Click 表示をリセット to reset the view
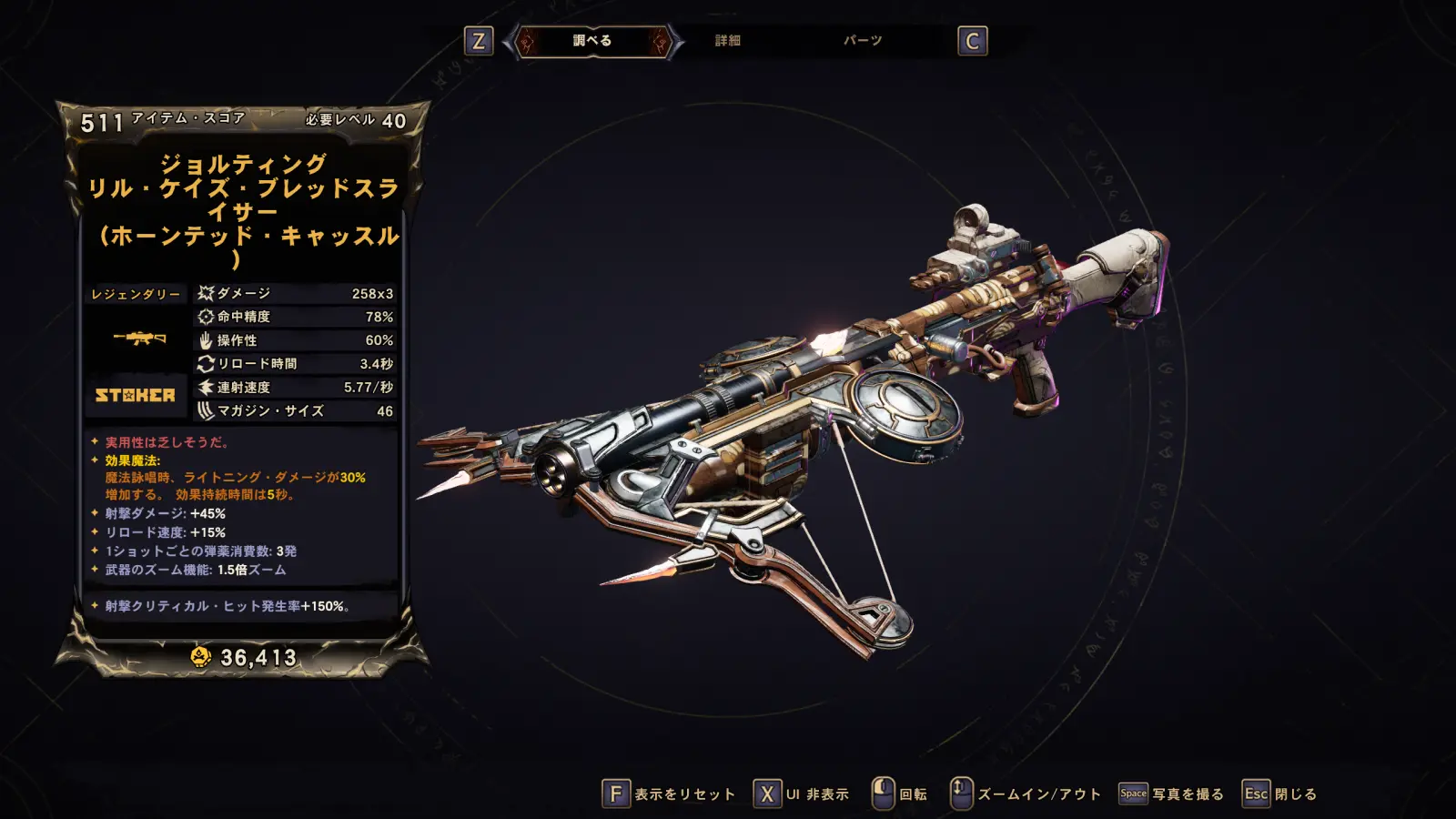The height and width of the screenshot is (819, 1456). [x=669, y=794]
